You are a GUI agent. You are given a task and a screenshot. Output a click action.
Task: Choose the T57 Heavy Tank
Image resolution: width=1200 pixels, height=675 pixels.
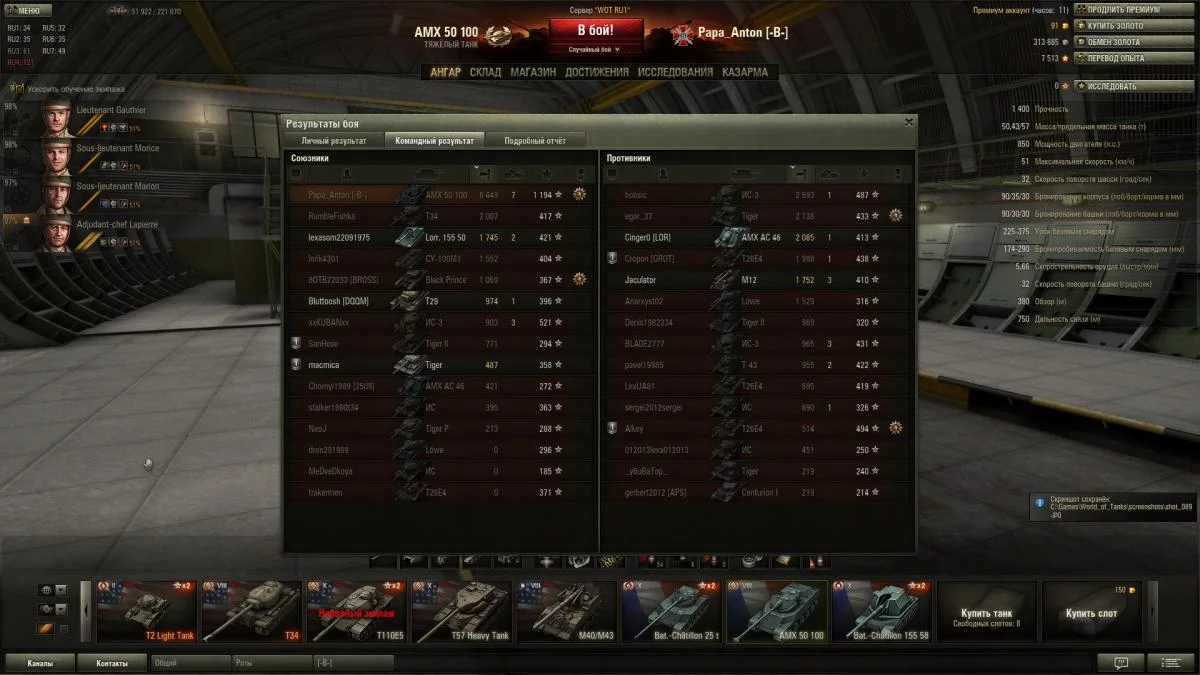point(461,611)
